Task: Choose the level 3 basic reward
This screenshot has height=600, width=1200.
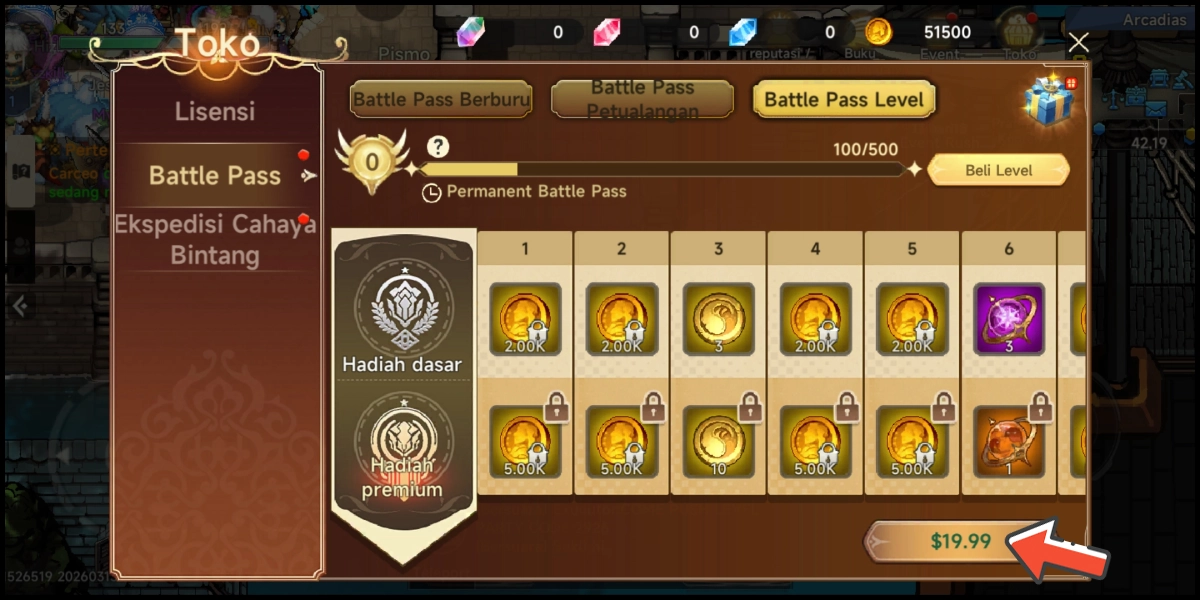Action: (x=717, y=319)
